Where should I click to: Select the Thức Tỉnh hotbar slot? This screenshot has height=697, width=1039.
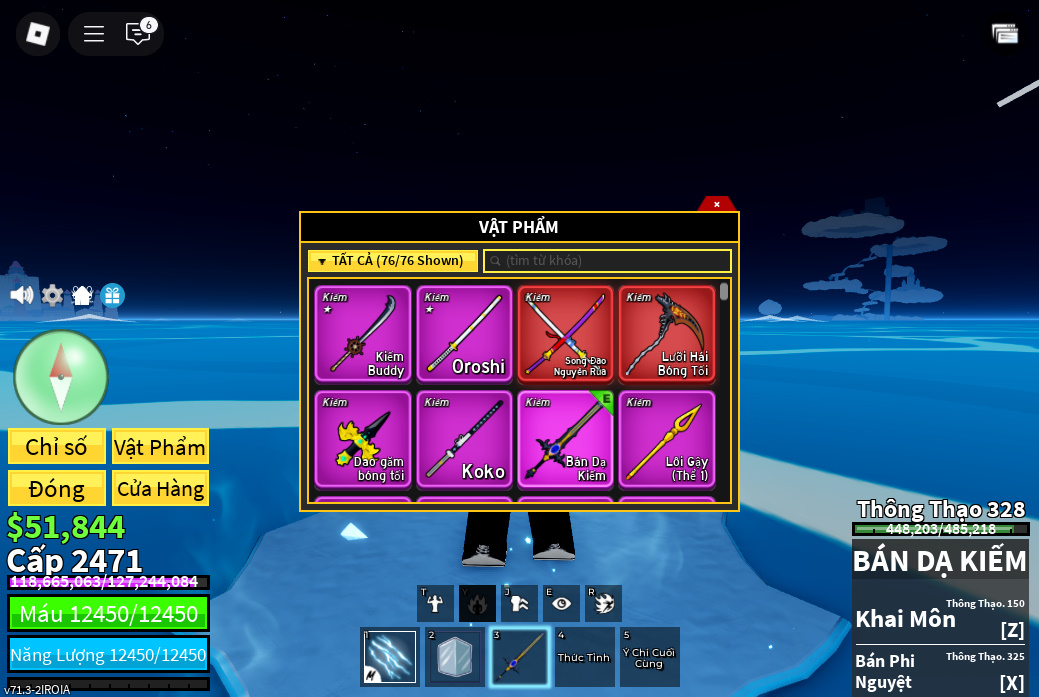[x=584, y=657]
